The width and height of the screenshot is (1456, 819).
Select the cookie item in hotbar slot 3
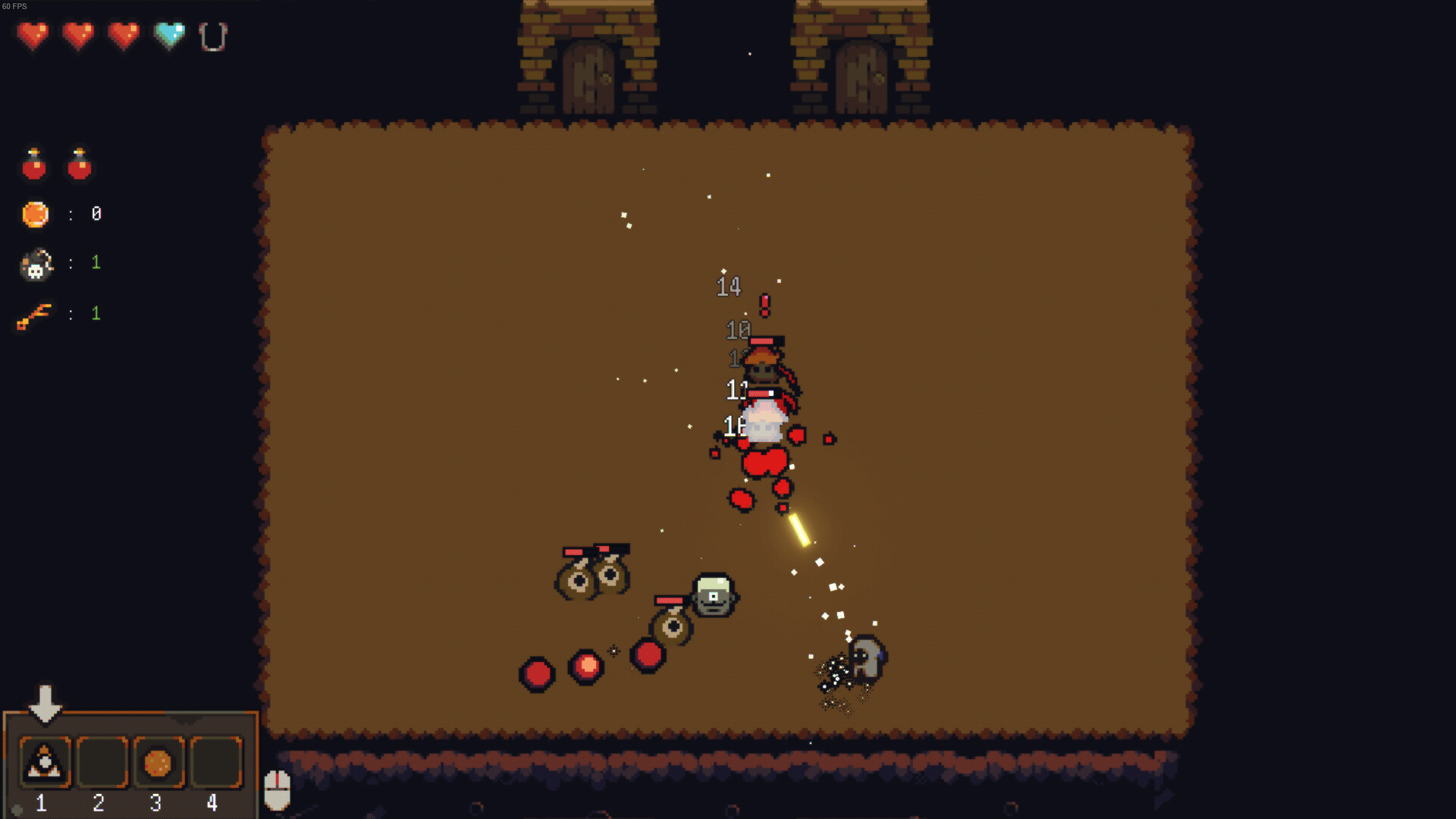(x=158, y=762)
